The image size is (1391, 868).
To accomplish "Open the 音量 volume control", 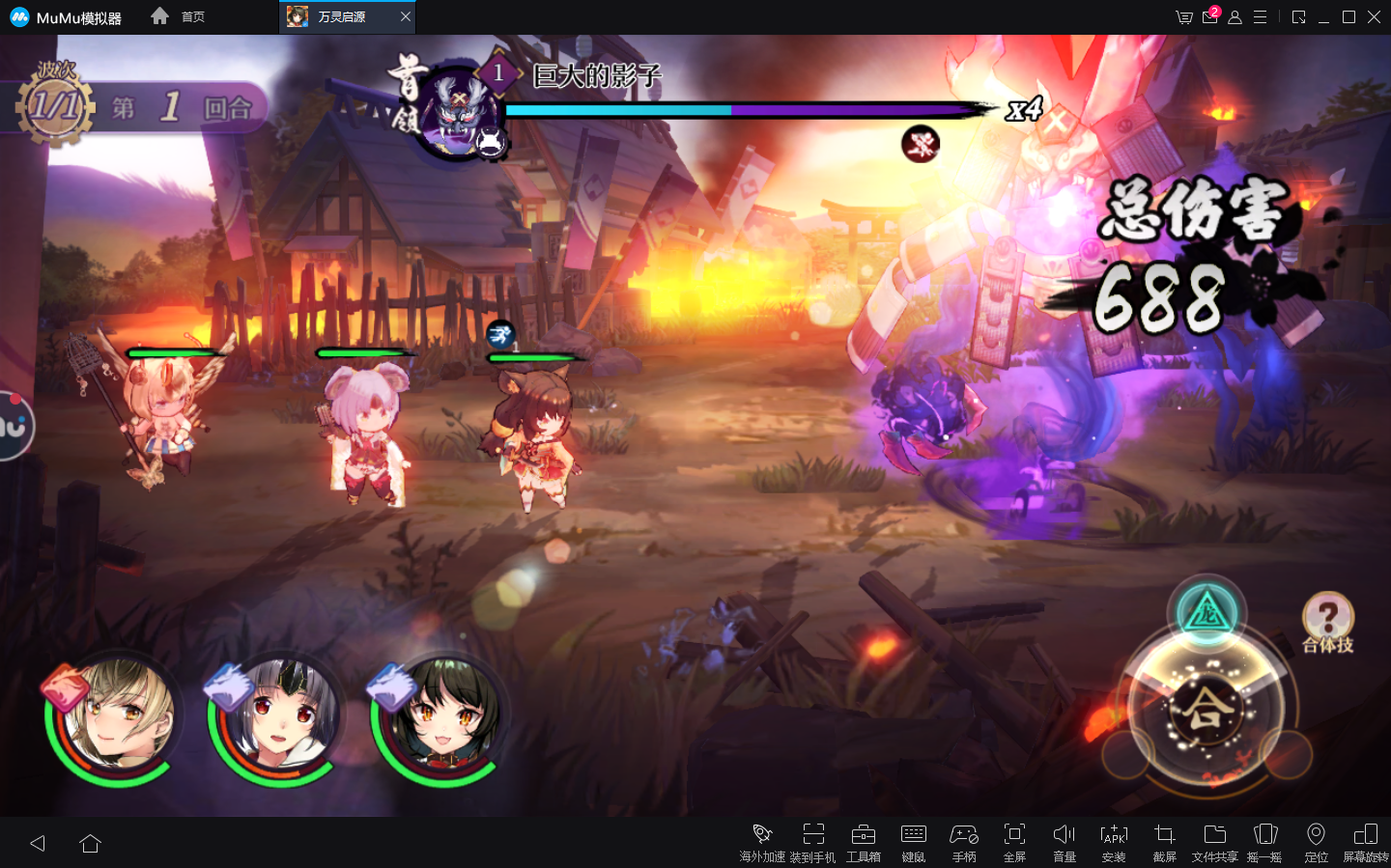I will [x=1064, y=841].
